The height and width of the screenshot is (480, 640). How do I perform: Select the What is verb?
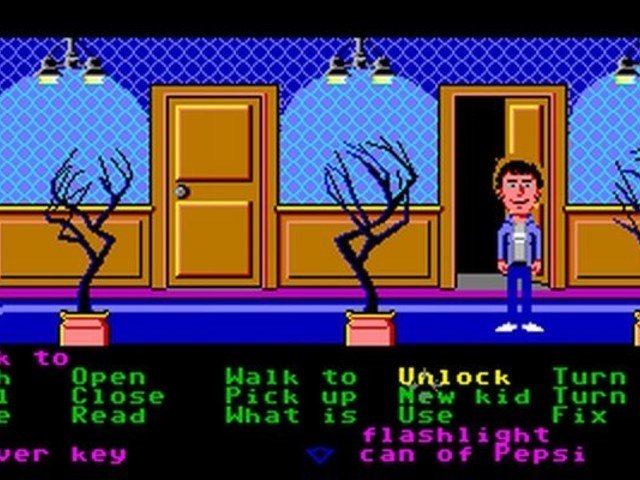290,416
